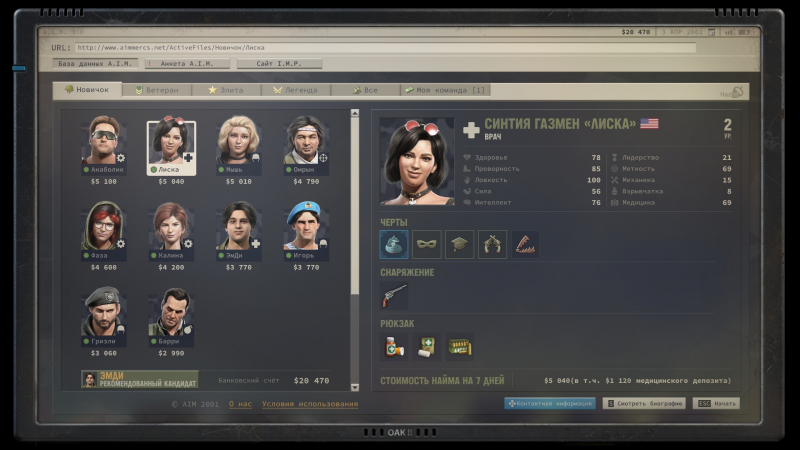The image size is (800, 450).
Task: Open the Элита mercenary tab
Action: (x=226, y=90)
